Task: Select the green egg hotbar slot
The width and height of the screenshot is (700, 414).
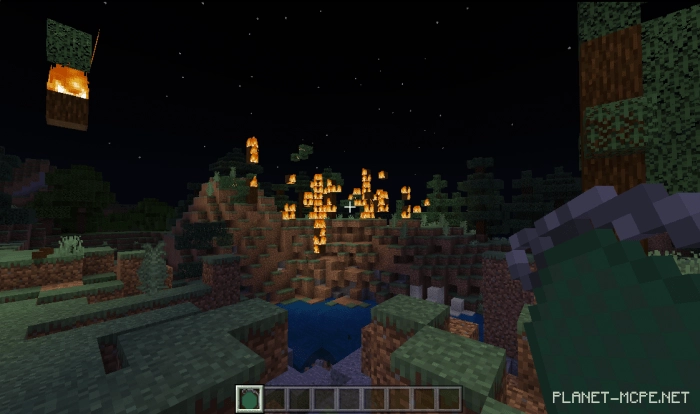Action: pyautogui.click(x=250, y=398)
